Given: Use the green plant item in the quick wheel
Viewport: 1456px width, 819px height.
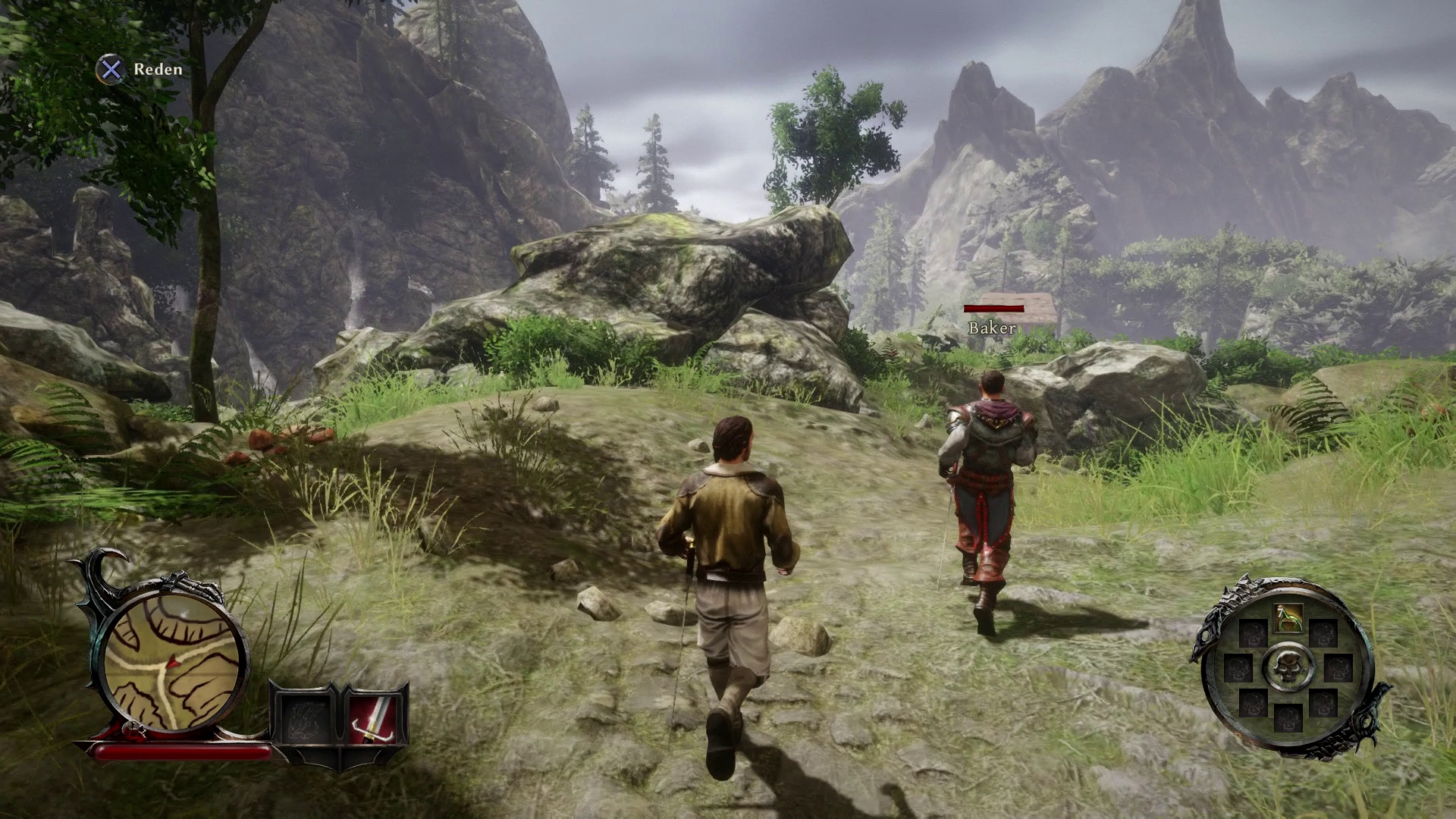Looking at the screenshot, I should point(1288,617).
